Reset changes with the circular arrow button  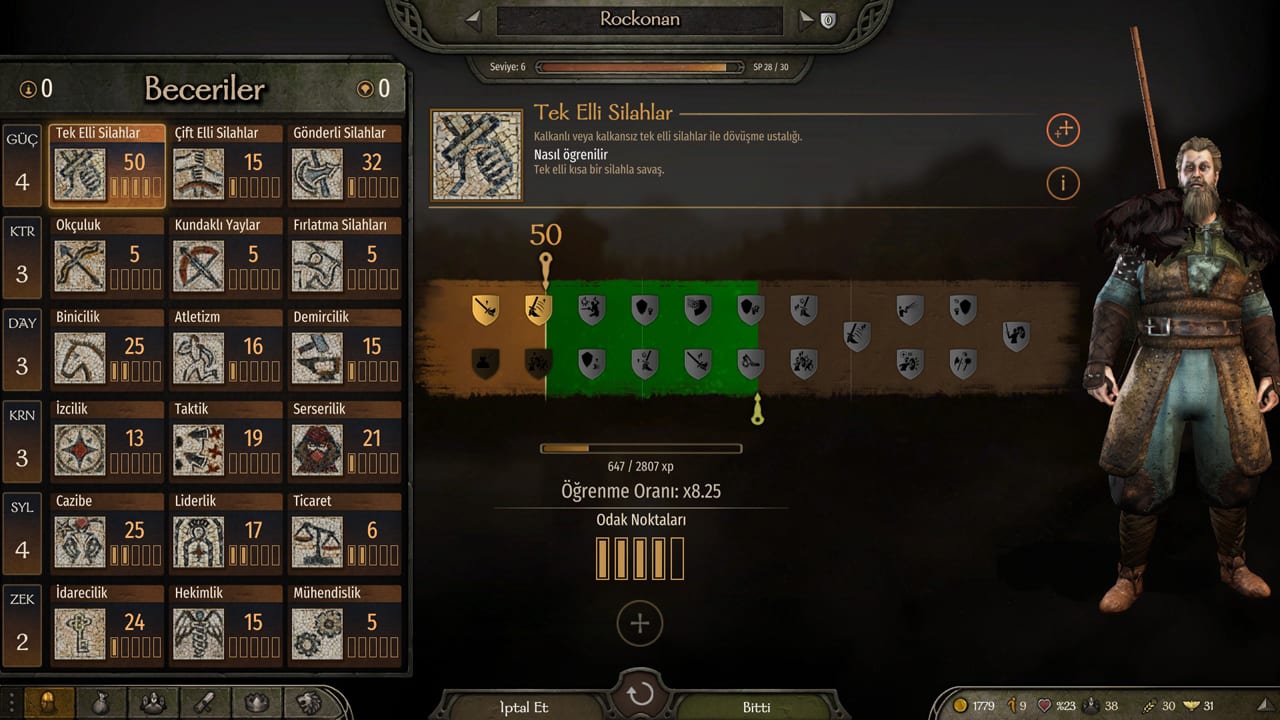tap(640, 695)
